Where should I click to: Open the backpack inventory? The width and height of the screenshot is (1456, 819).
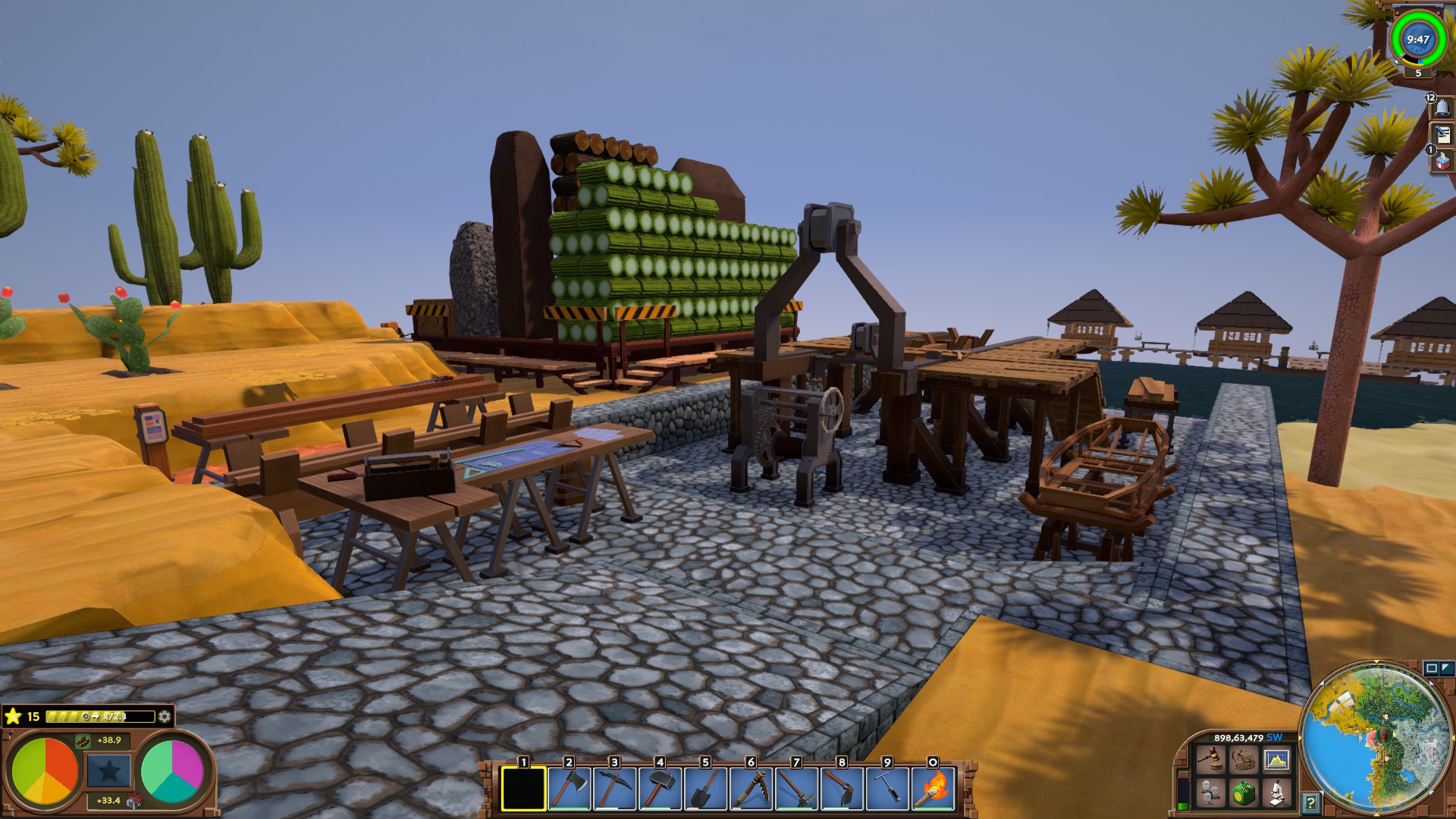click(x=1243, y=759)
